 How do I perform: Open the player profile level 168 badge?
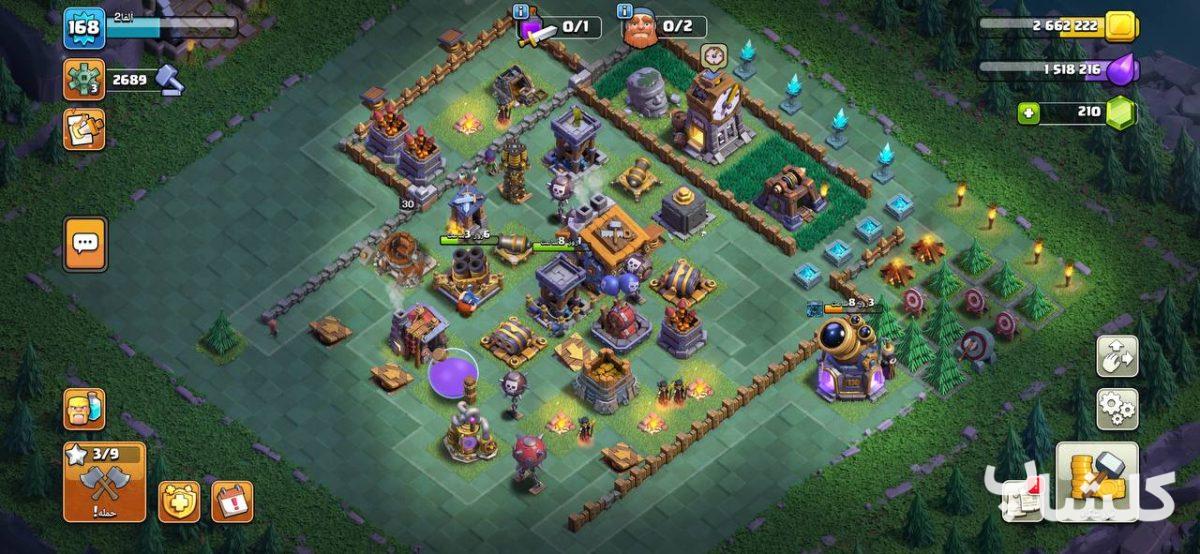click(x=84, y=27)
